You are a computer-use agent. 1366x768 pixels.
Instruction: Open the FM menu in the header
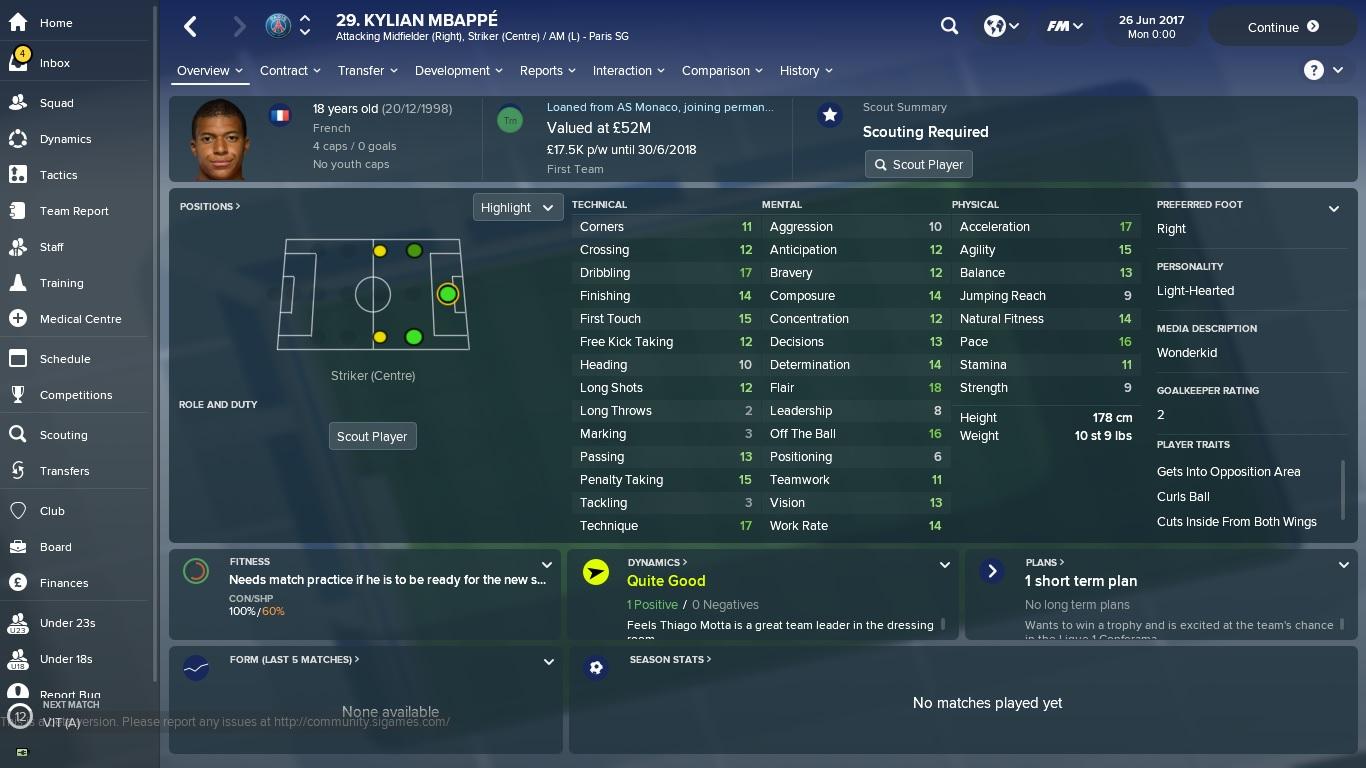[1063, 26]
